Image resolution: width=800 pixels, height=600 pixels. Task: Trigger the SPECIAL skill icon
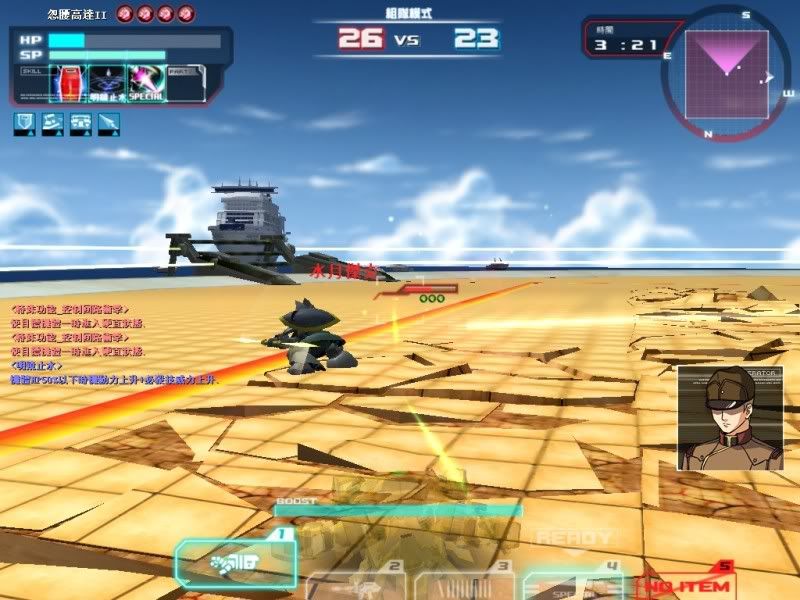pyautogui.click(x=146, y=83)
